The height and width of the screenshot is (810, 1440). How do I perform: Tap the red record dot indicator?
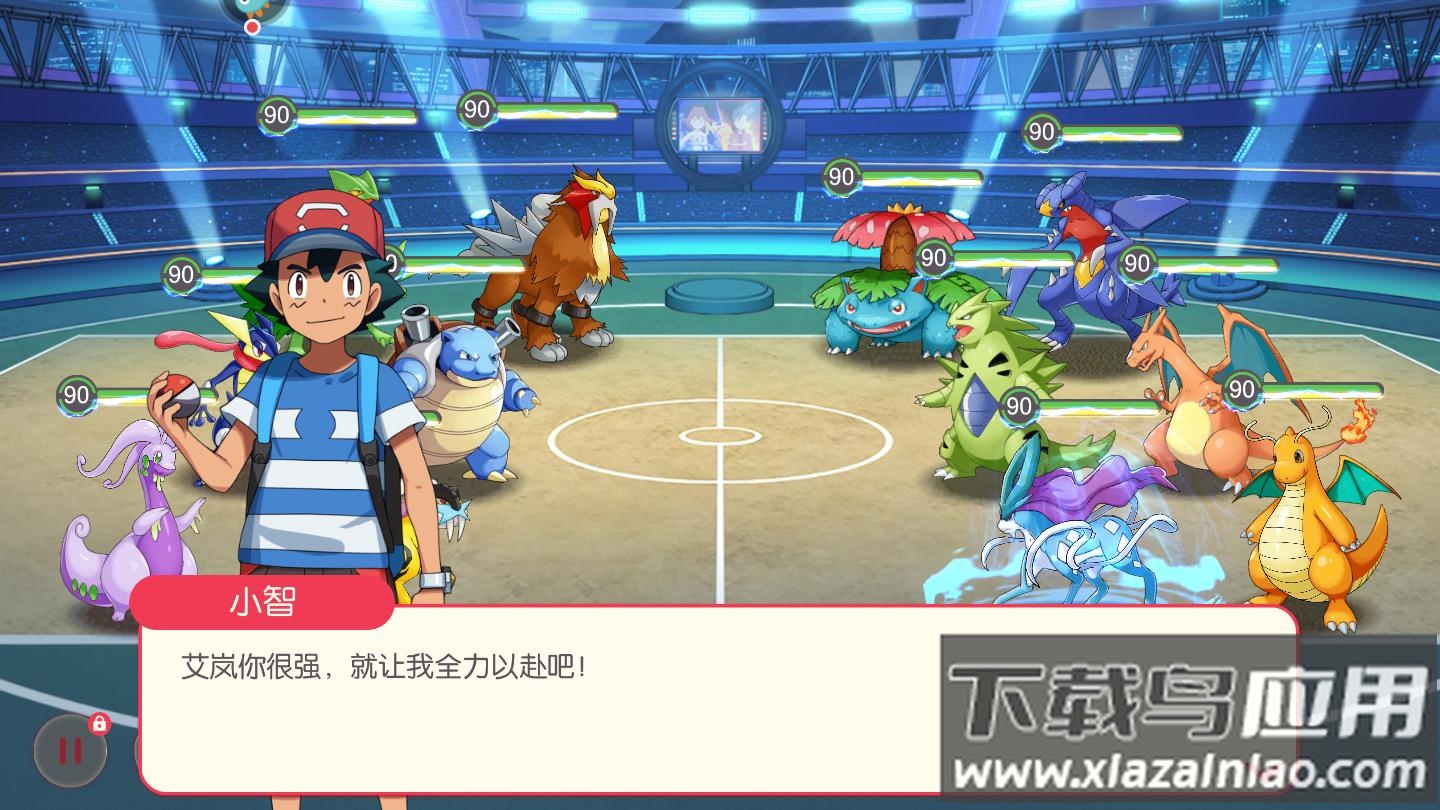[x=253, y=27]
